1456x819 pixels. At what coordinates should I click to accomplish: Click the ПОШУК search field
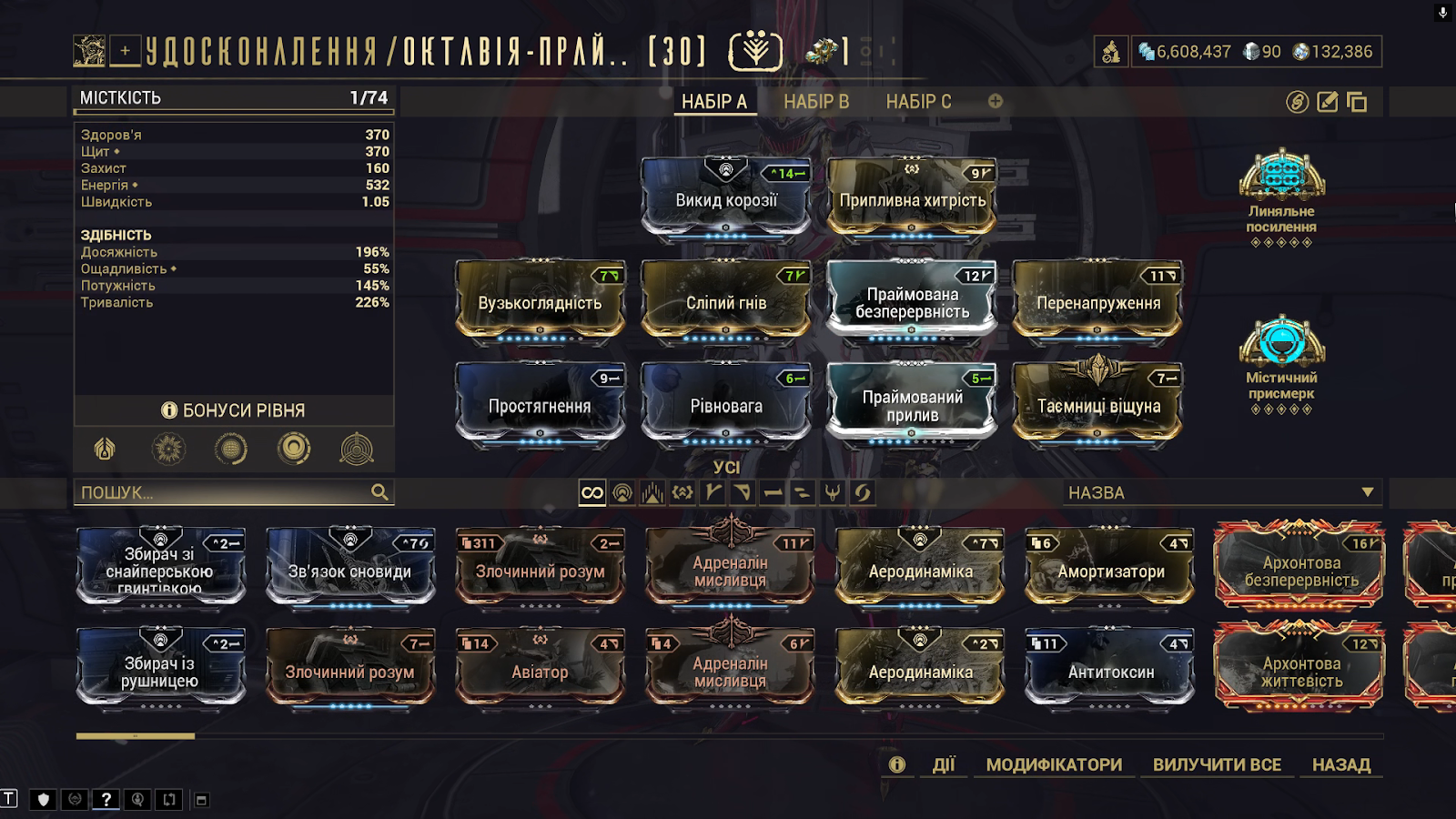coord(223,492)
